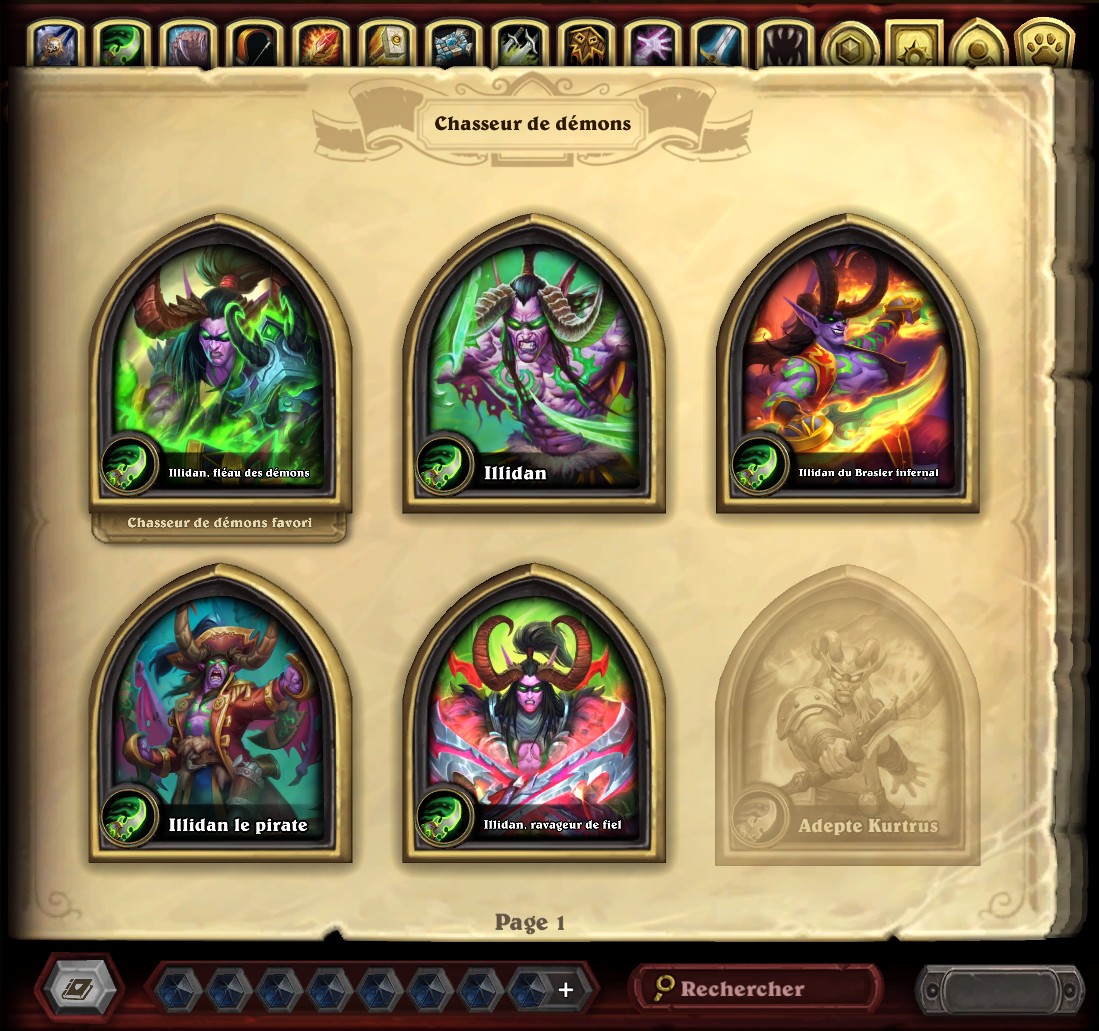This screenshot has height=1031, width=1099.
Task: Open the blue sword Warrior class tab
Action: [716, 45]
